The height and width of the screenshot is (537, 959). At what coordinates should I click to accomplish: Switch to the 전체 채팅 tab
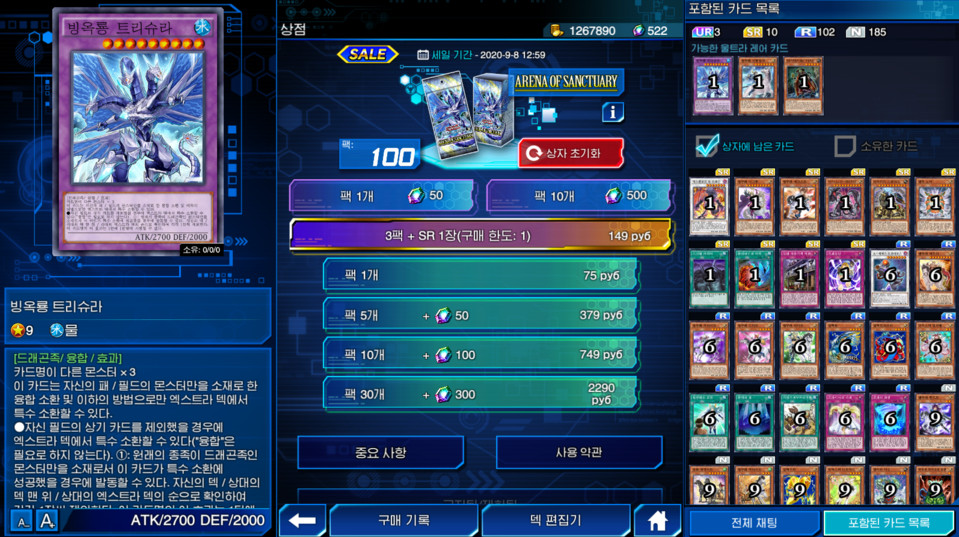pyautogui.click(x=754, y=522)
